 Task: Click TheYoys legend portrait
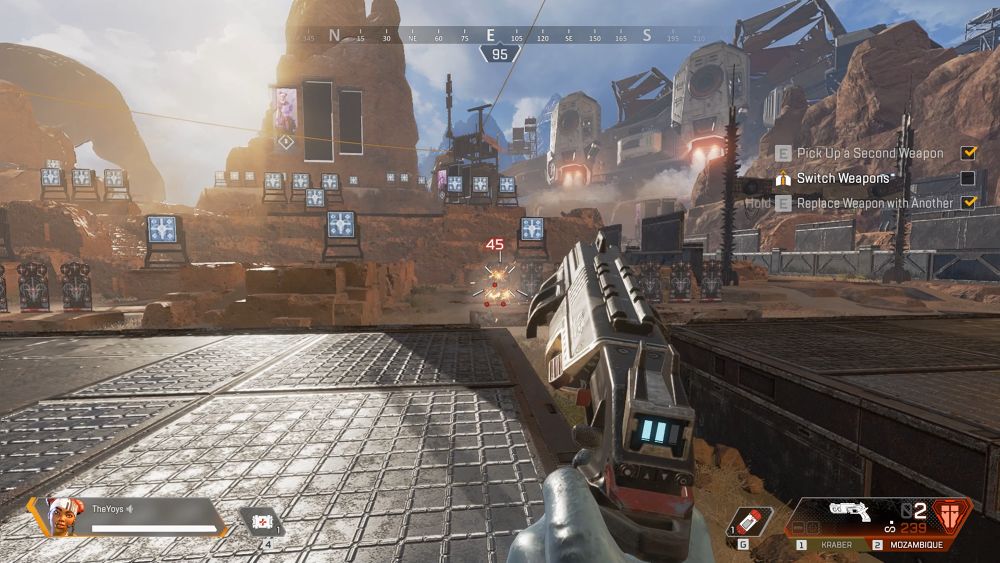coord(61,516)
